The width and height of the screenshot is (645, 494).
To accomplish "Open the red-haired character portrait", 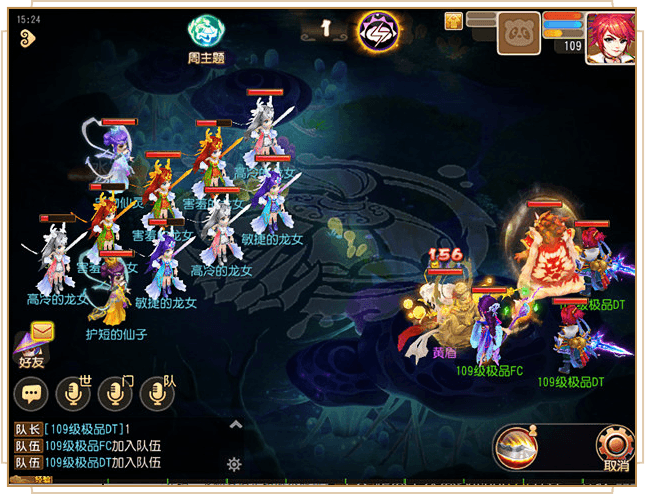I will coord(611,37).
